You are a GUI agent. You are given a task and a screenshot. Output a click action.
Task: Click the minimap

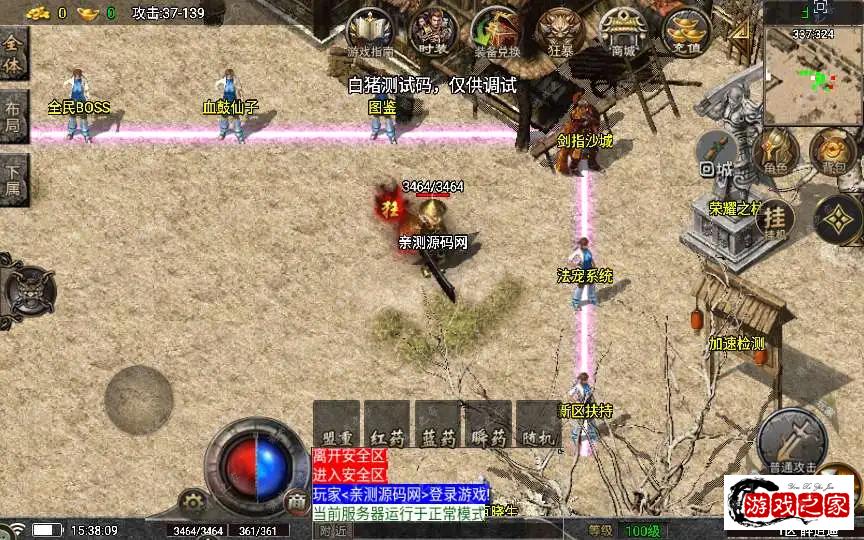(x=811, y=63)
